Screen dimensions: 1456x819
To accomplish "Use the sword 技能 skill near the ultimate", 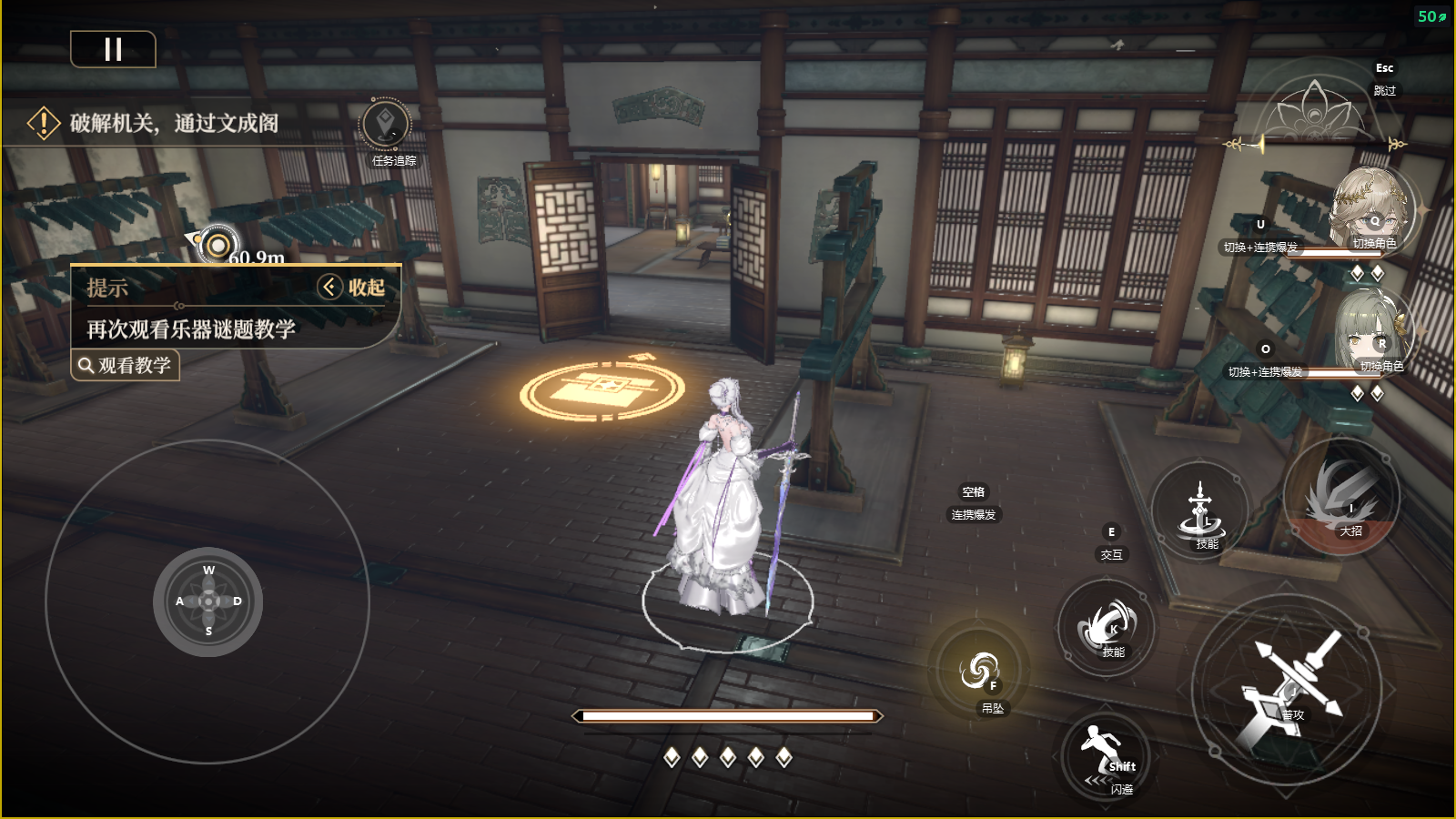I will pos(1200,511).
